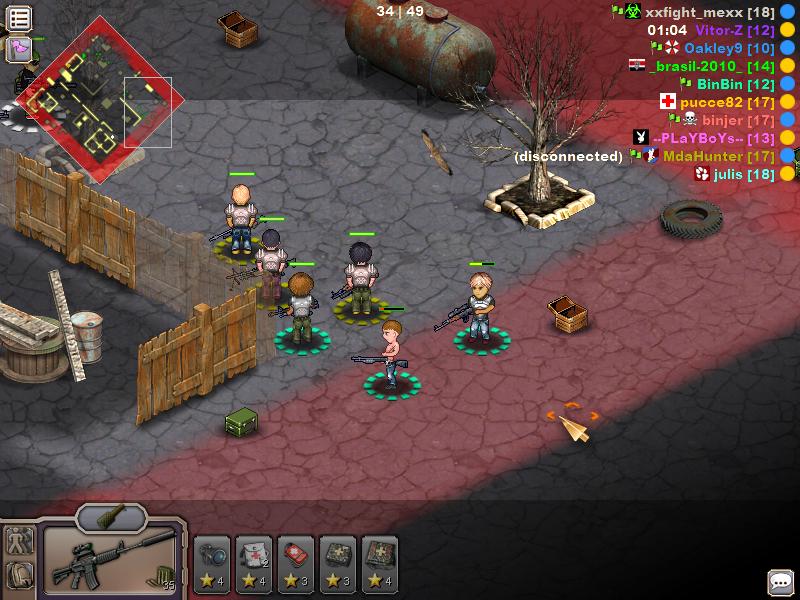This screenshot has width=800, height=600.
Task: Toggle the standing stance button
Action: click(x=19, y=541)
